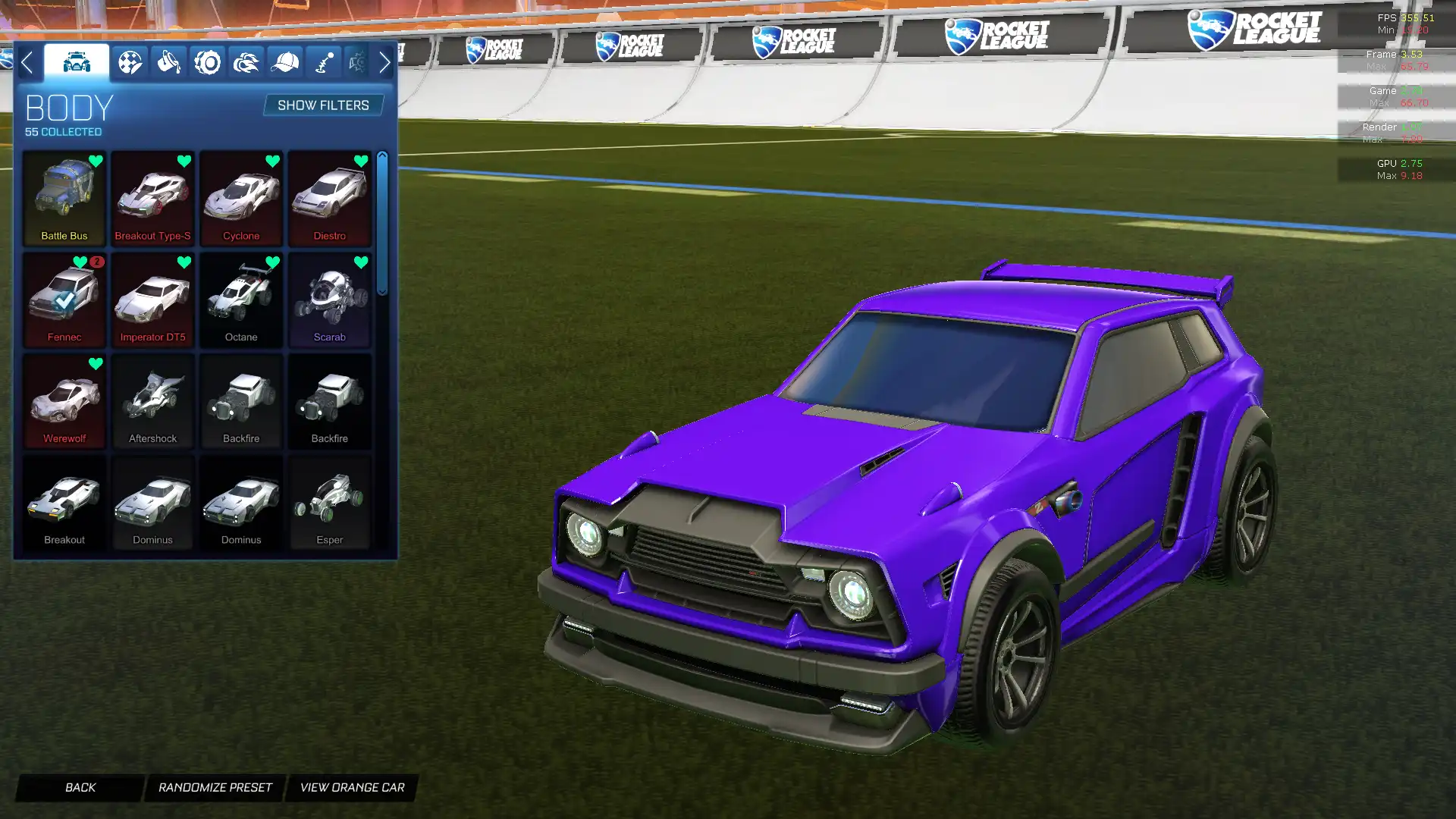This screenshot has height=819, width=1456.
Task: Select the Battle Bus body
Action: point(64,199)
